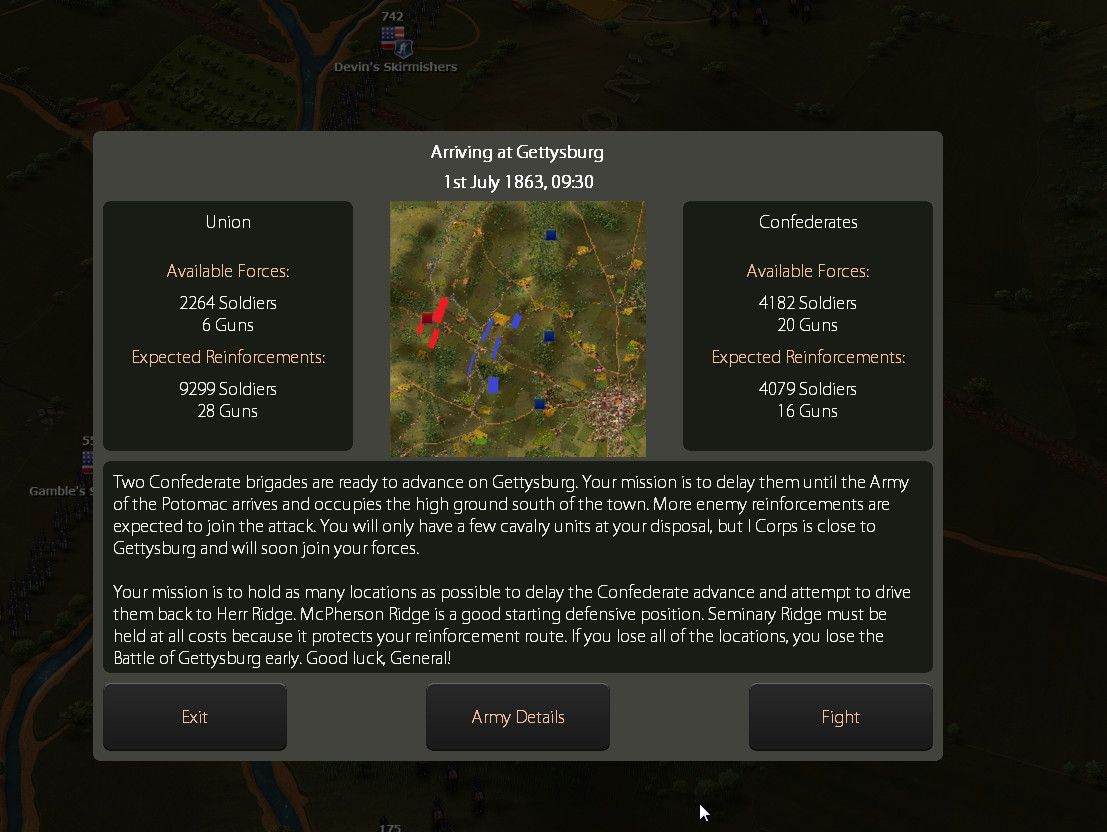1107x832 pixels.
Task: Exit the battle briefing
Action: pos(195,717)
